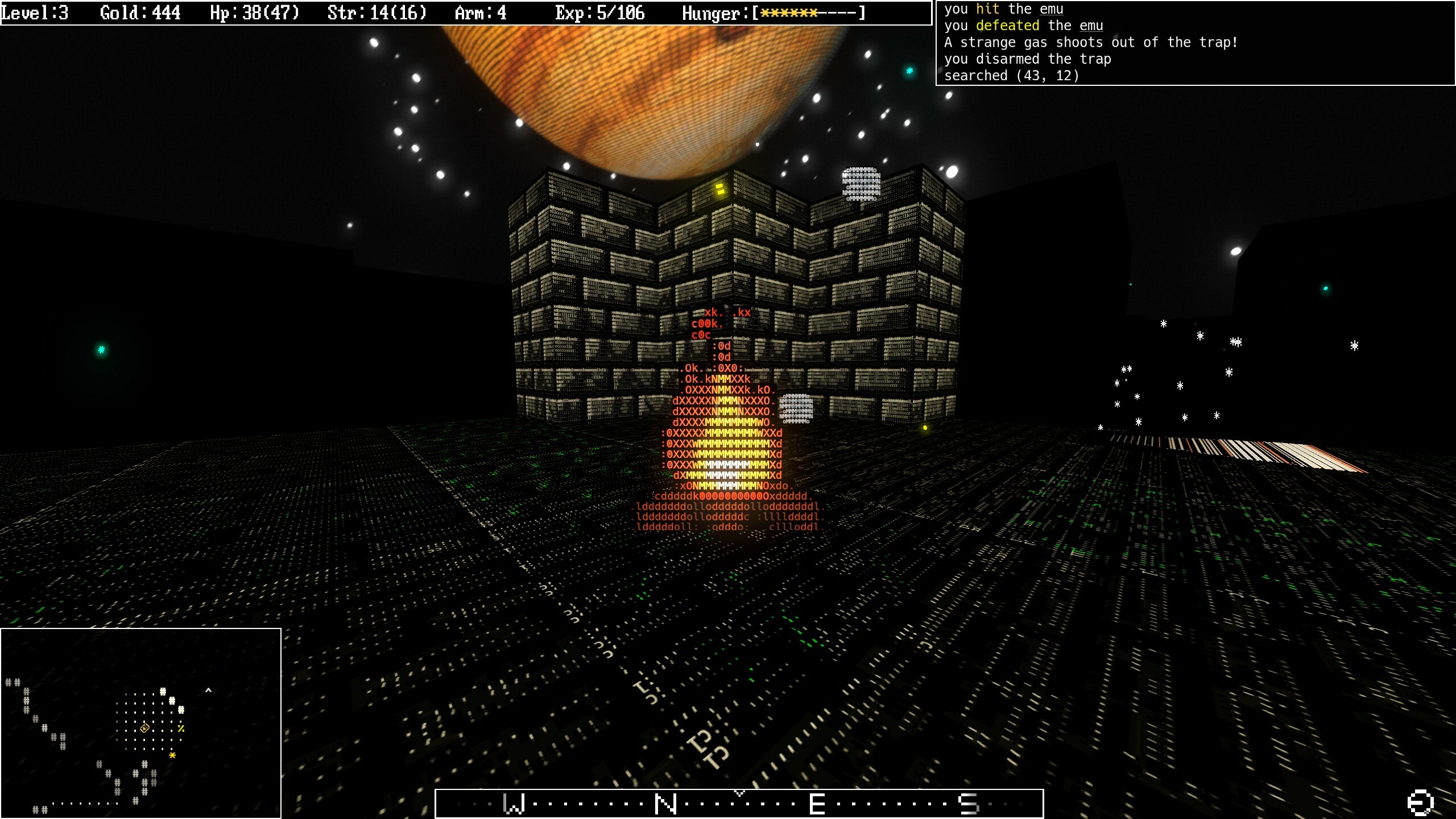Image resolution: width=1456 pixels, height=819 pixels.
Task: Click the round pixel icon in the corner
Action: [x=1420, y=803]
